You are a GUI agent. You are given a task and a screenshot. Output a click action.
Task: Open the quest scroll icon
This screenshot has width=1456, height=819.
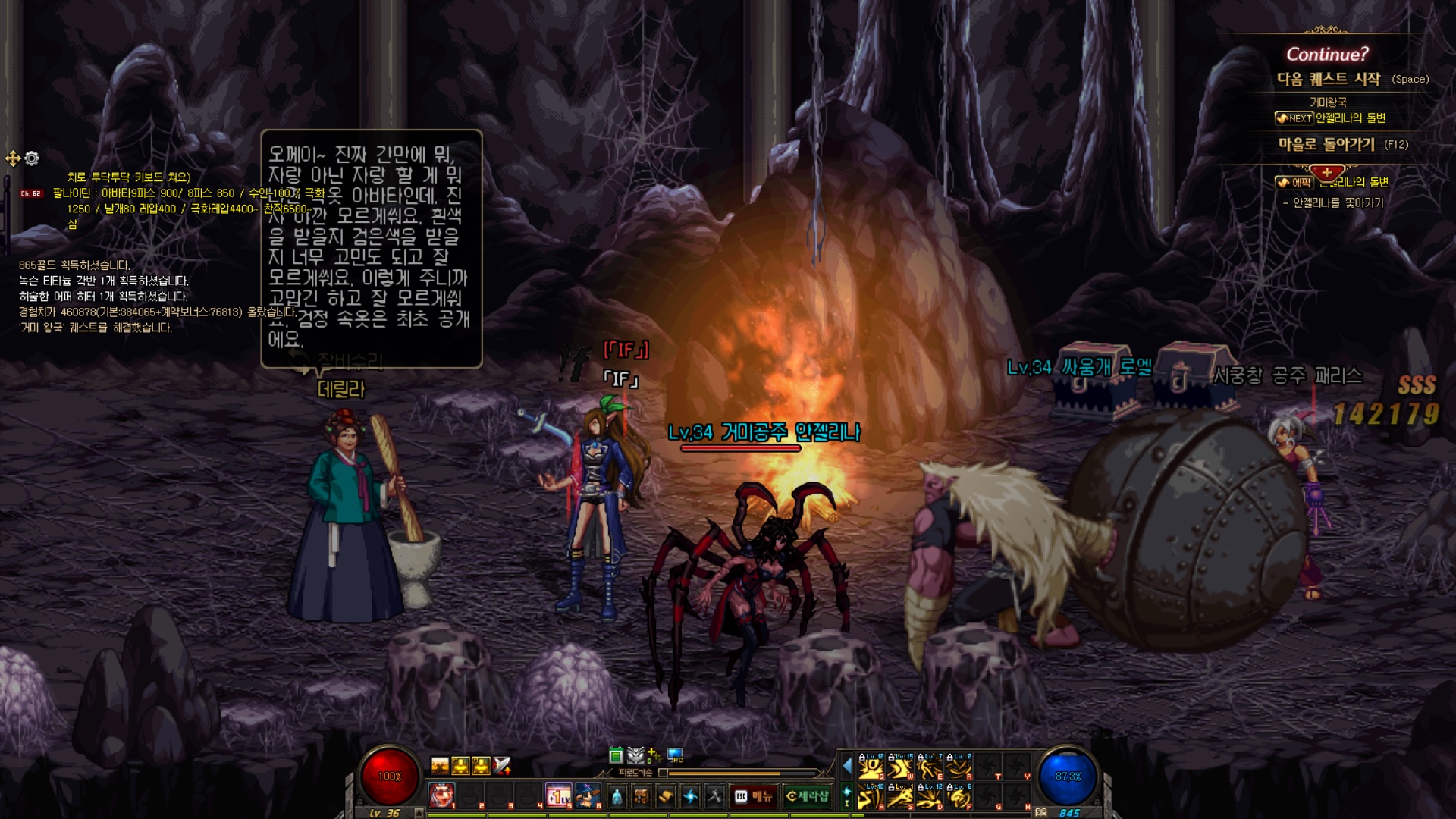(666, 796)
